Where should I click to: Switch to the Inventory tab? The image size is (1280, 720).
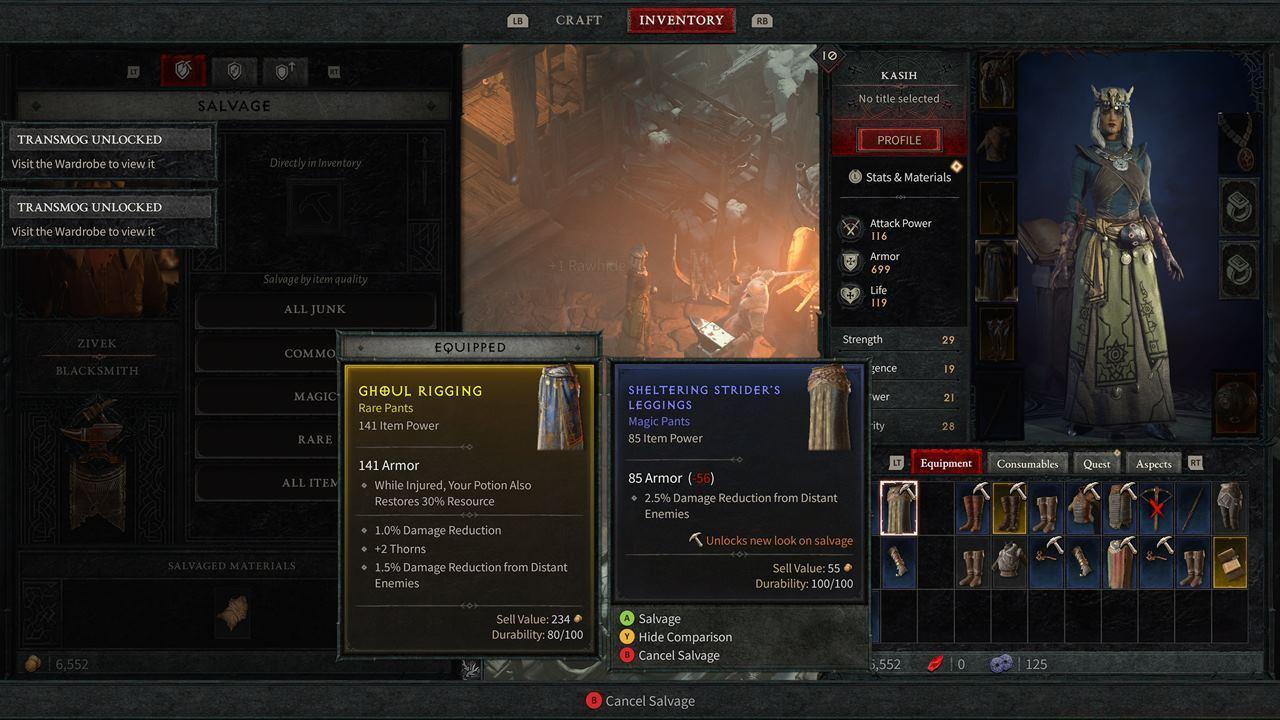[681, 20]
